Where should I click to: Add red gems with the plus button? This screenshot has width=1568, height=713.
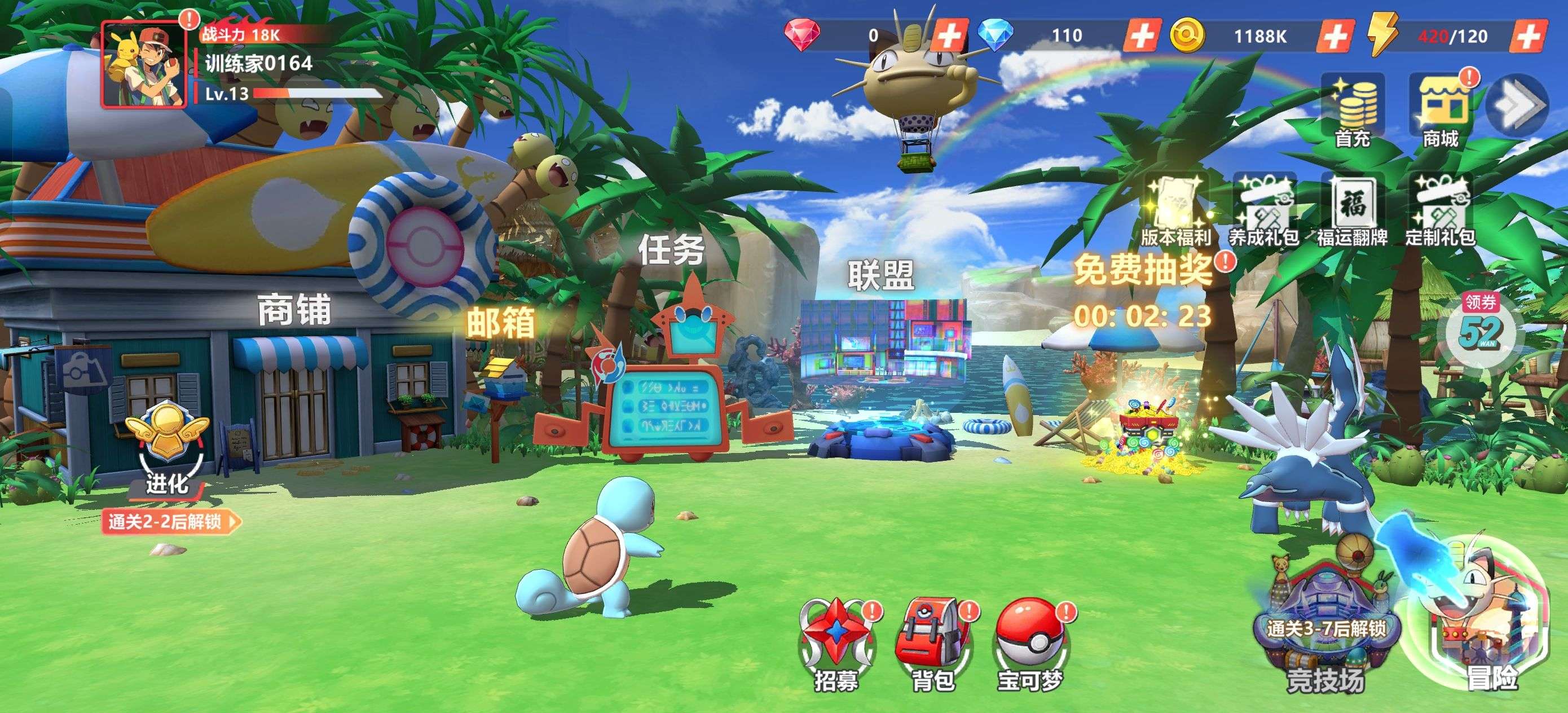[949, 36]
